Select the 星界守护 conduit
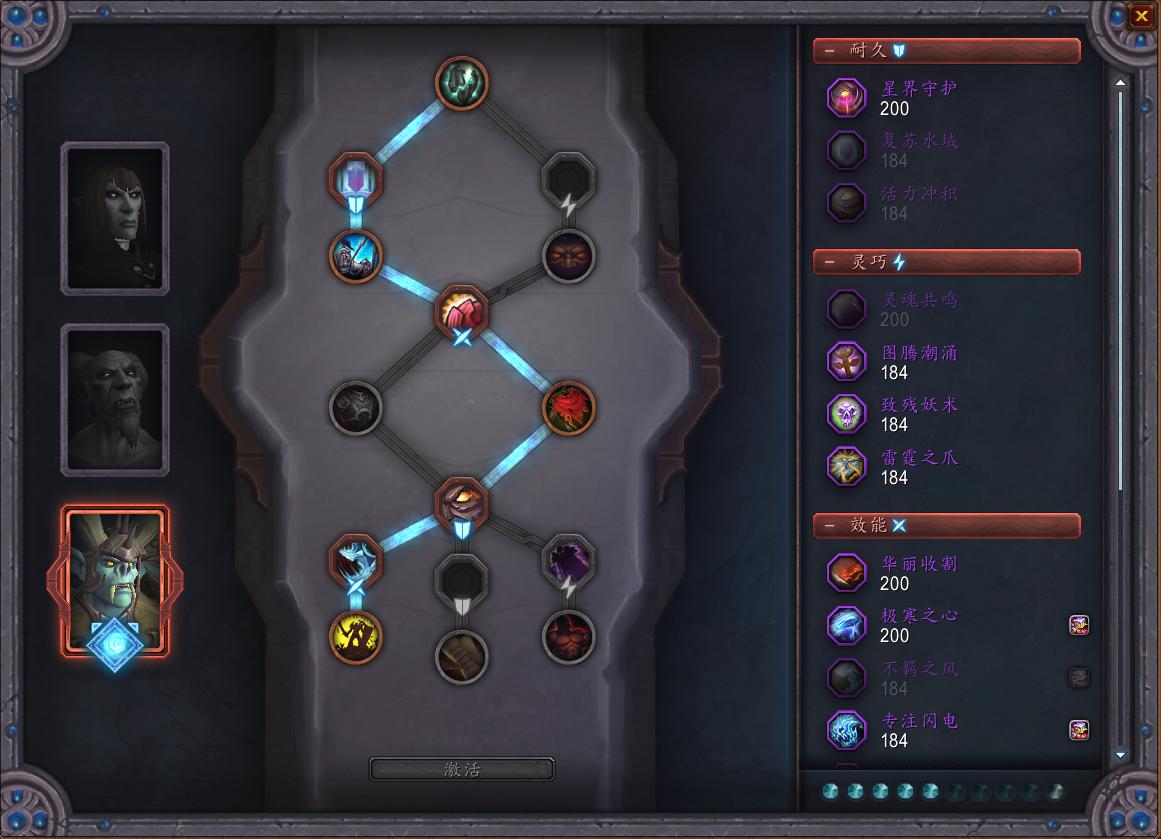 (x=847, y=97)
